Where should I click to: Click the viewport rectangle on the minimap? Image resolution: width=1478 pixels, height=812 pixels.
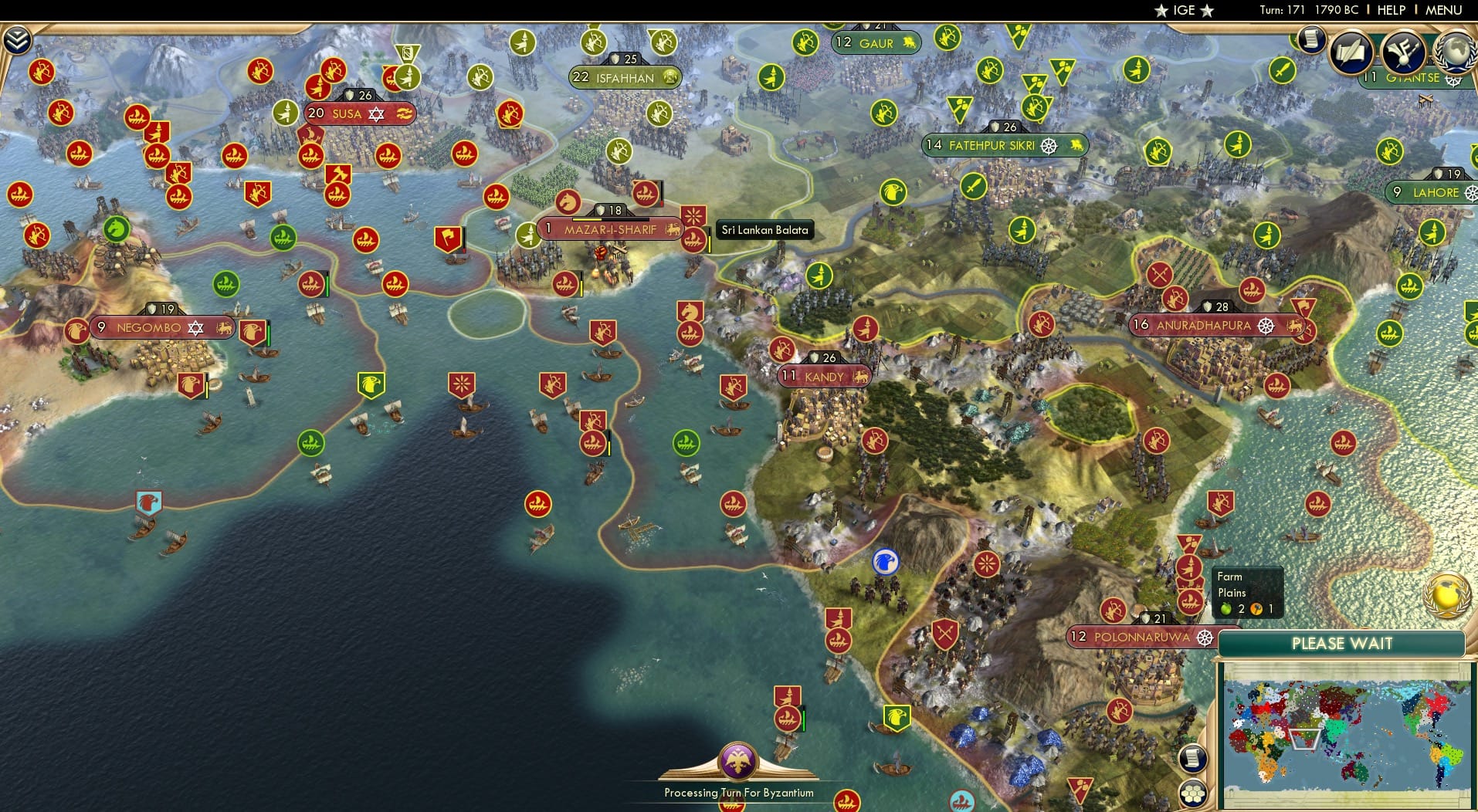click(1305, 738)
